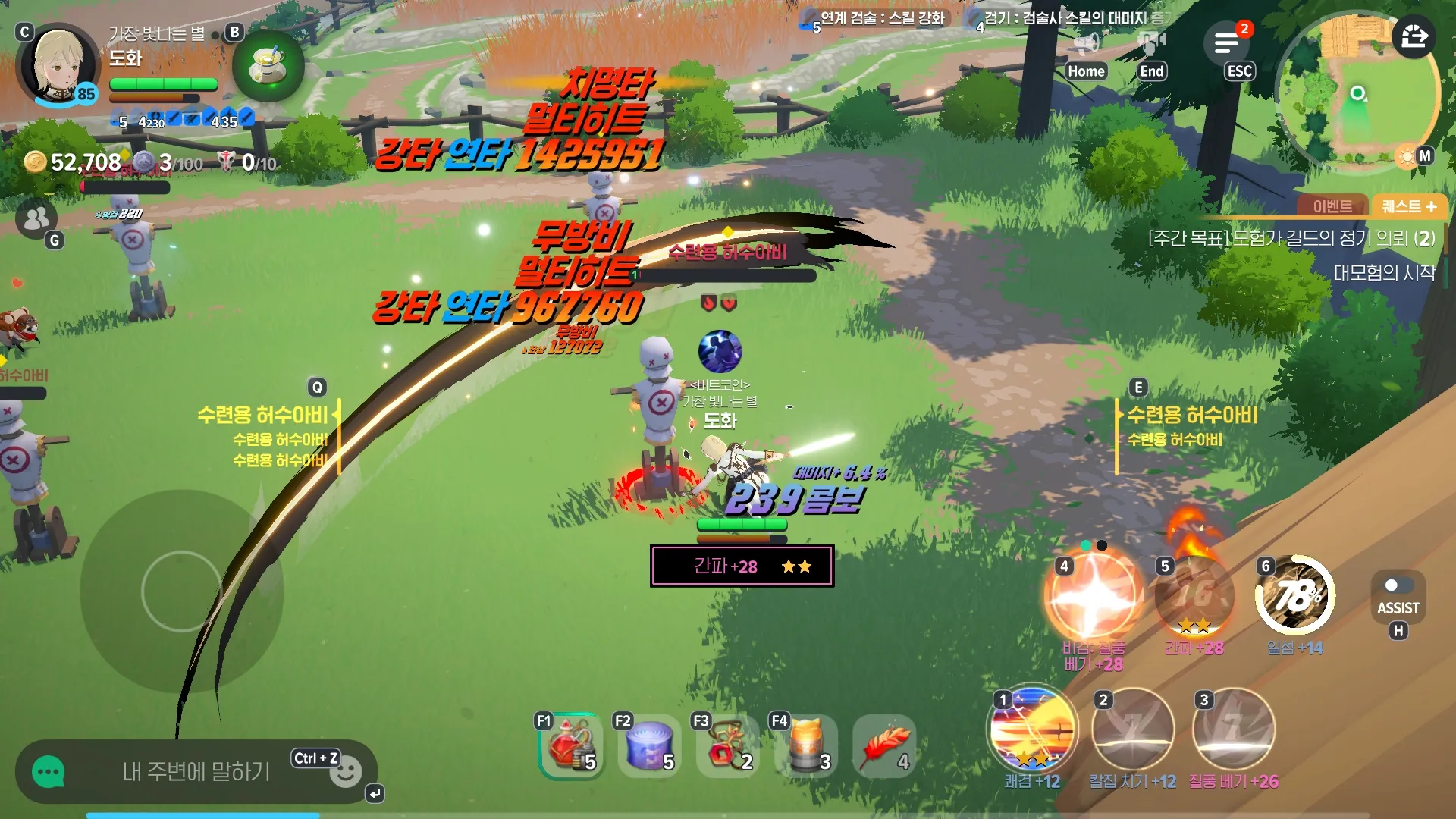Screen dimensions: 1456x819
Task: Click the exit arrow button above the minimap
Action: pos(1414,36)
